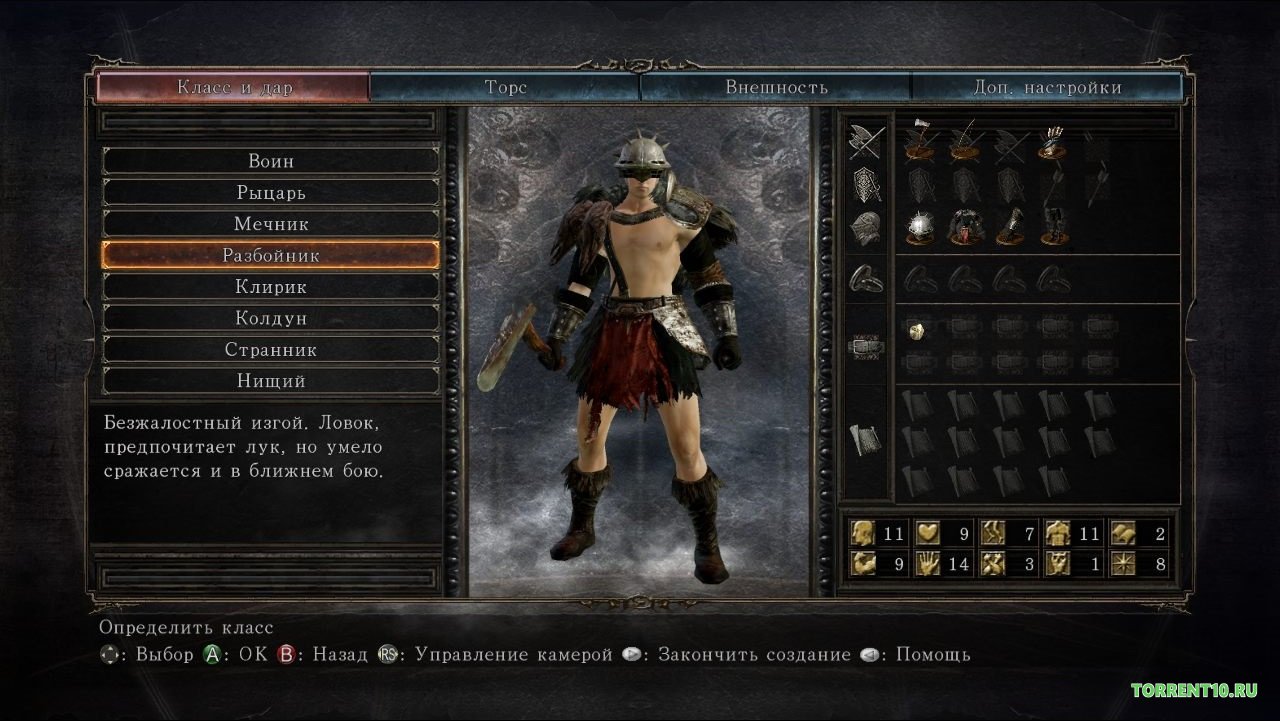Image resolution: width=1280 pixels, height=721 pixels.
Task: Choose the Нищий class
Action: tap(271, 381)
